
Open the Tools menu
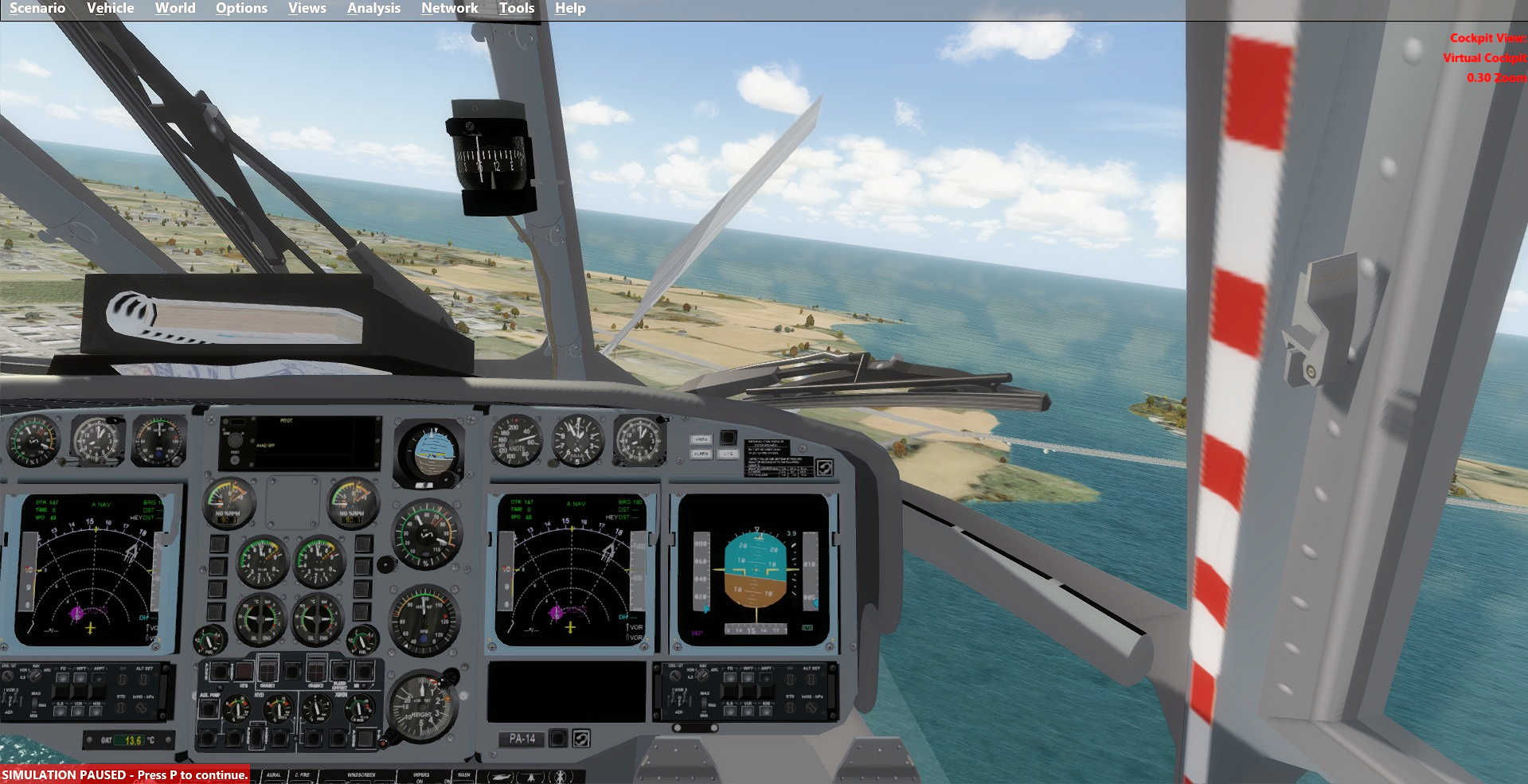tap(516, 8)
